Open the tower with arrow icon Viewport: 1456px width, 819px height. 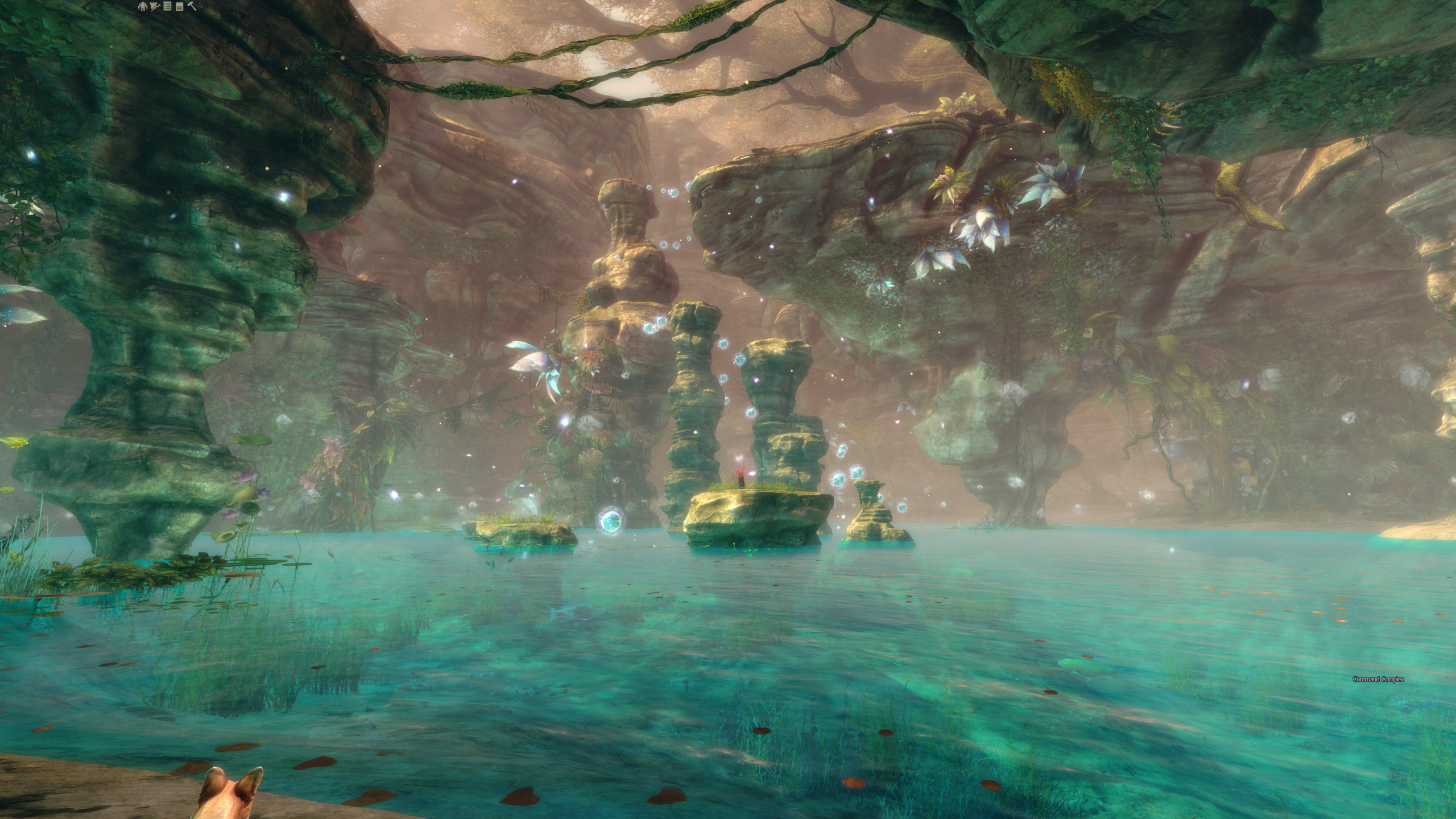(x=155, y=7)
